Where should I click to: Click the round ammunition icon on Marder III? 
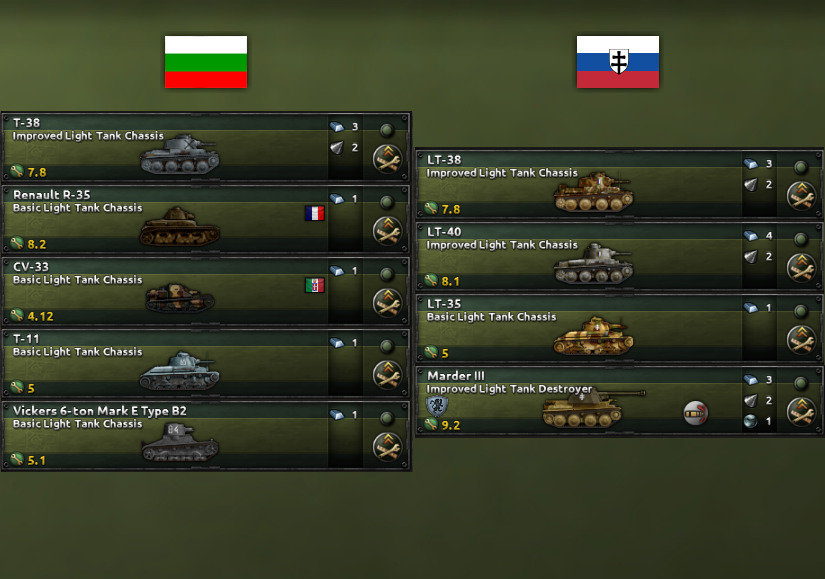pyautogui.click(x=695, y=412)
